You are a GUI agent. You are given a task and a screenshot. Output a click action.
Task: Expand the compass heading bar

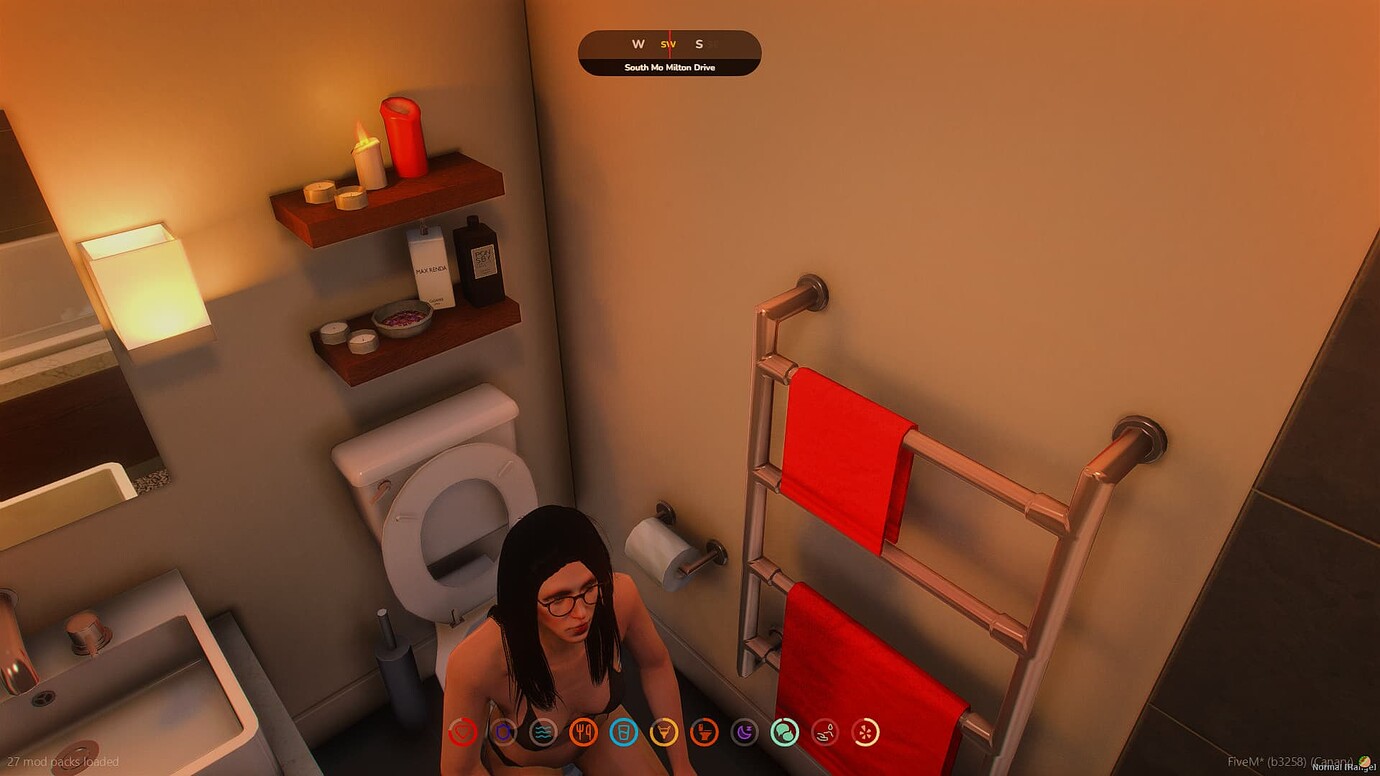[668, 44]
